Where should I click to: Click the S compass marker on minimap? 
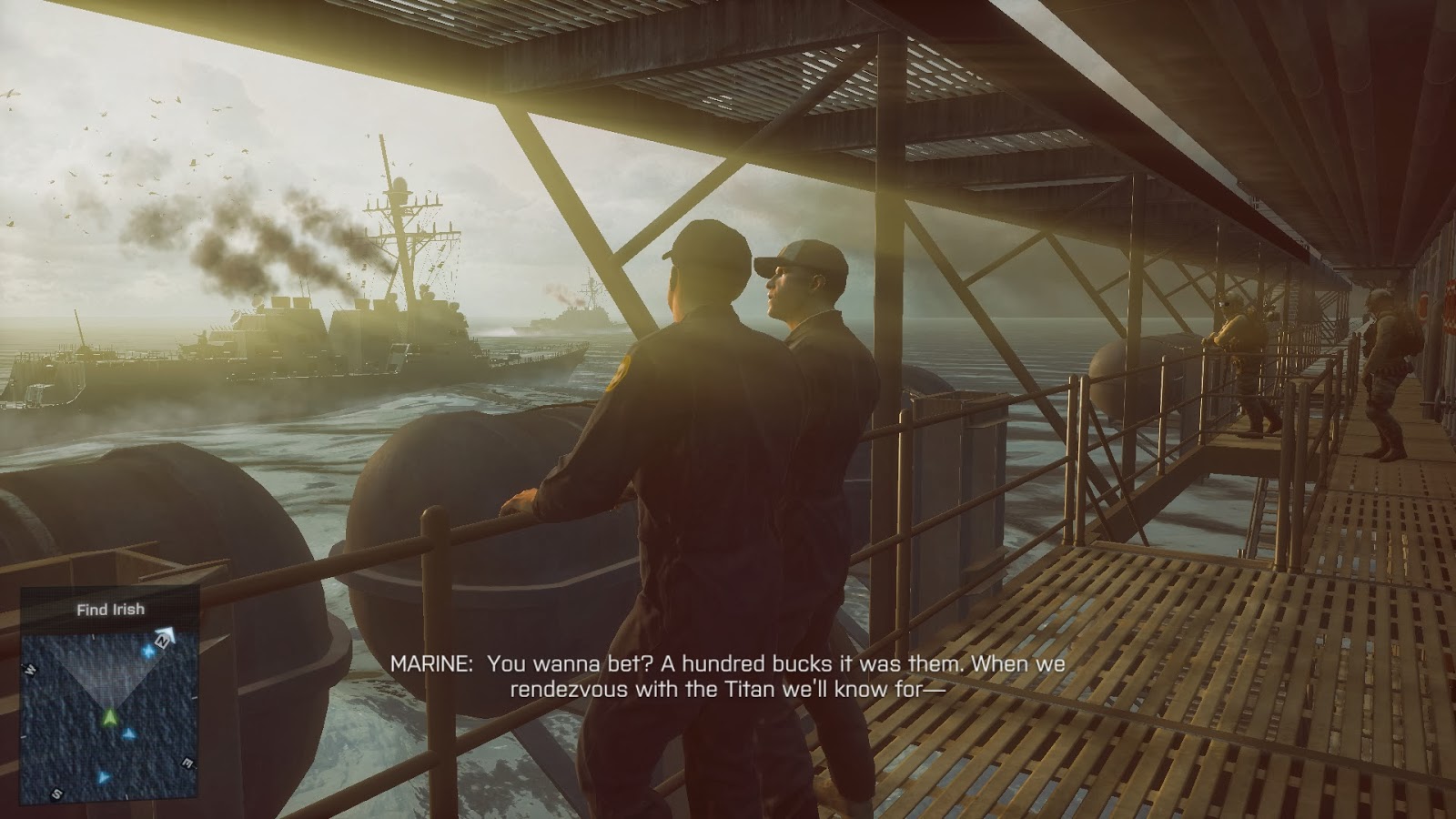click(x=56, y=792)
